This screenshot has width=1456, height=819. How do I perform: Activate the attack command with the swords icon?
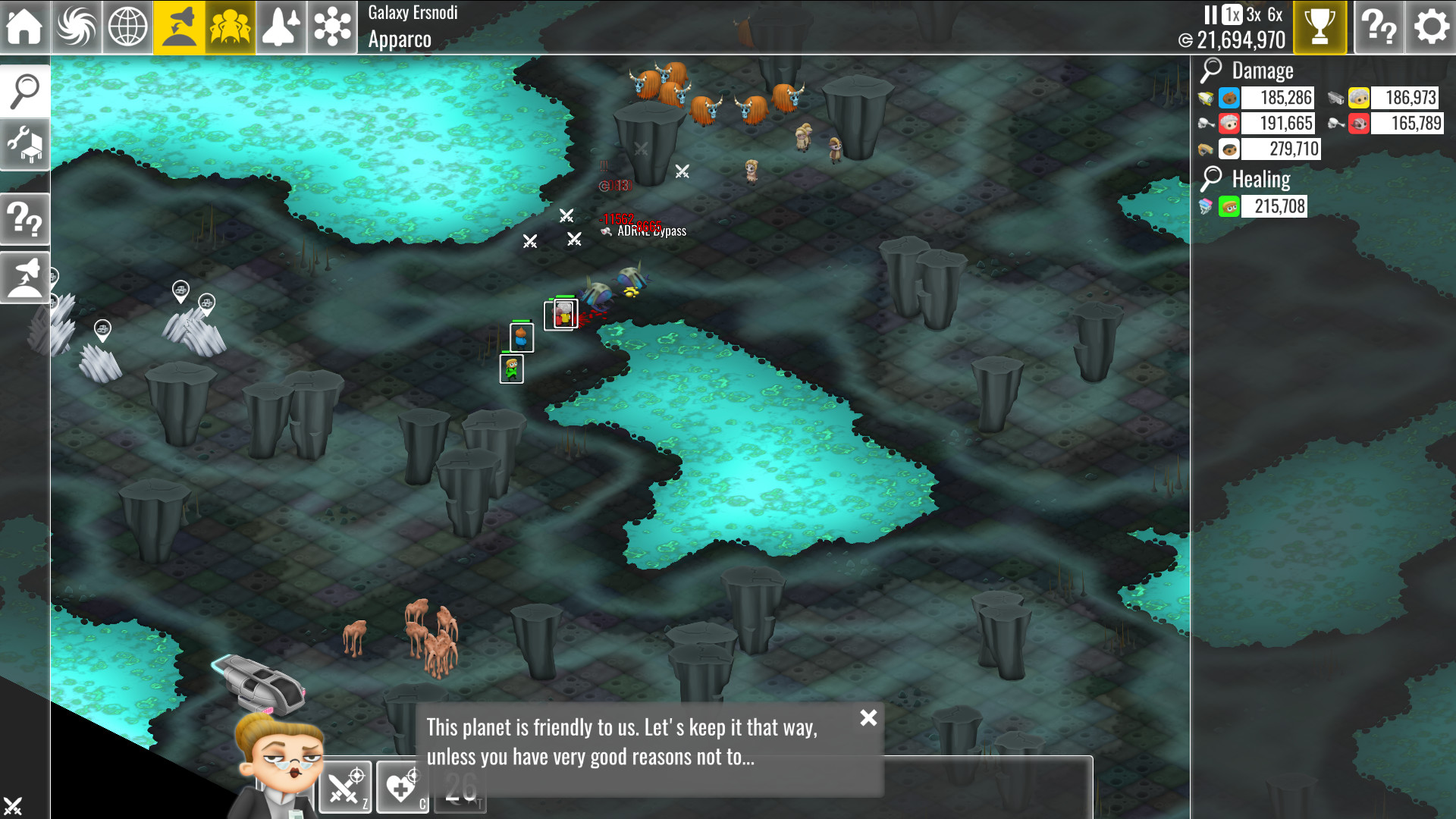point(345,787)
